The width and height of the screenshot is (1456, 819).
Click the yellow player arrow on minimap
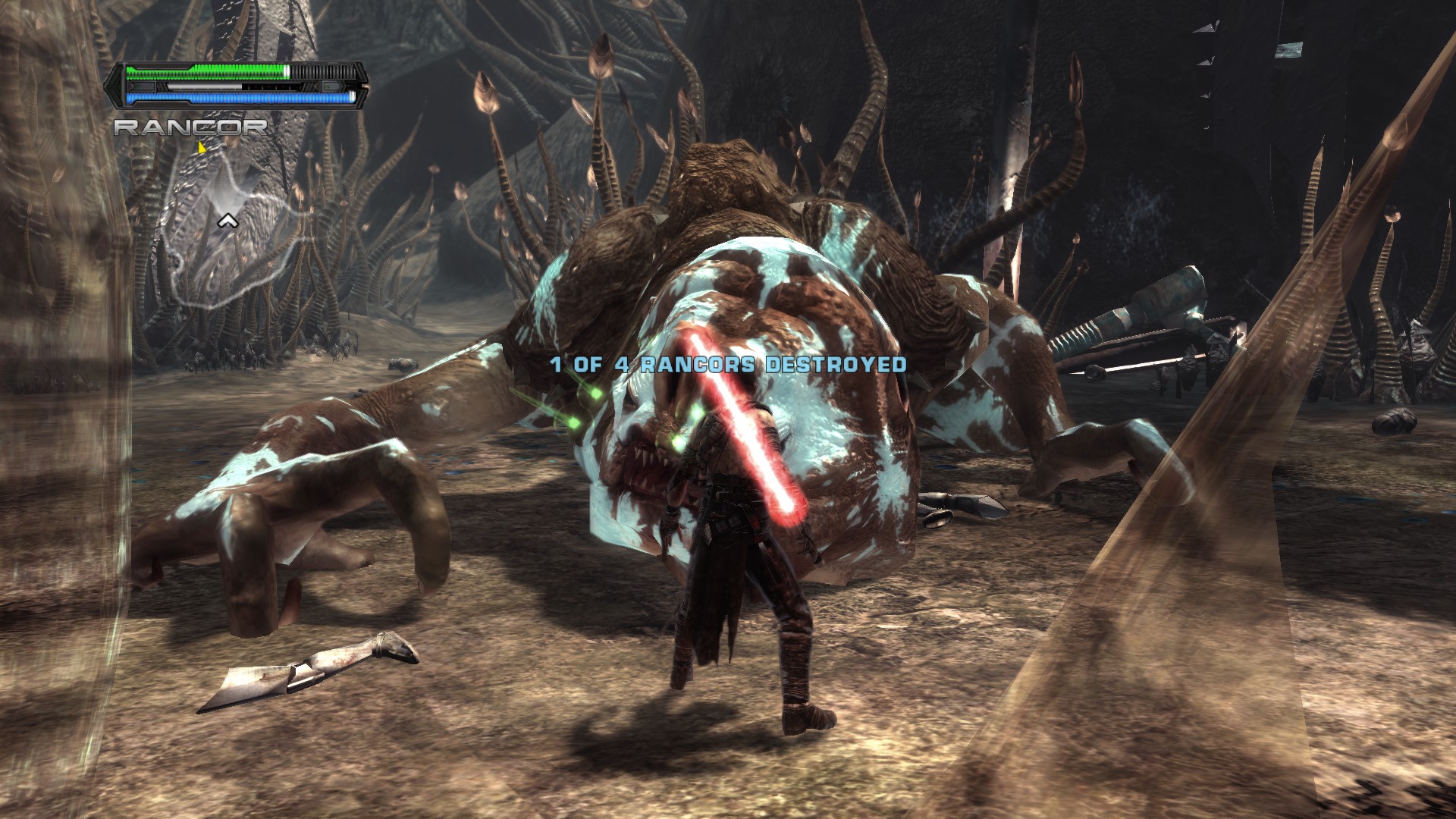(202, 146)
